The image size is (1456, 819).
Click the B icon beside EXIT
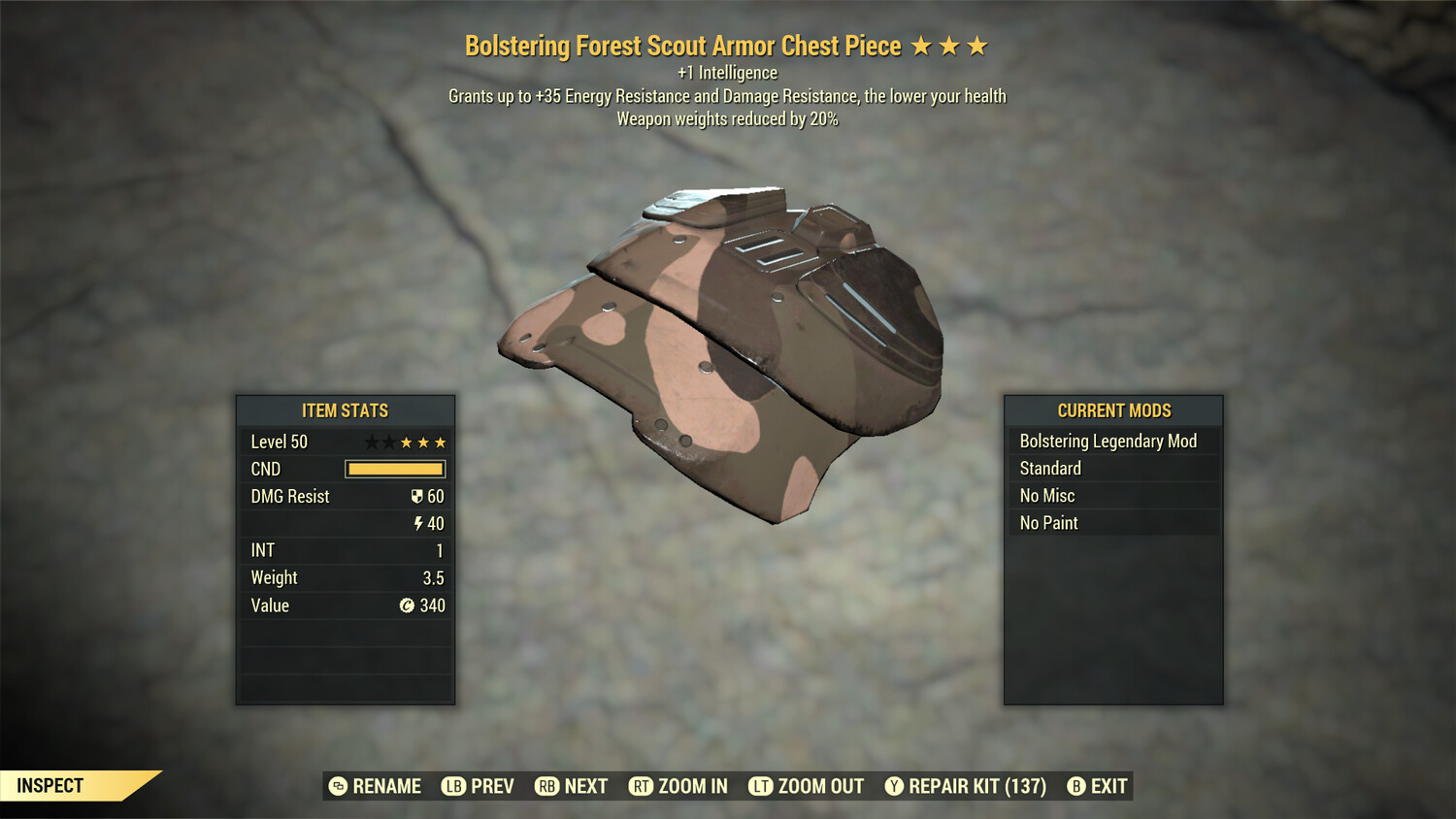(1075, 786)
